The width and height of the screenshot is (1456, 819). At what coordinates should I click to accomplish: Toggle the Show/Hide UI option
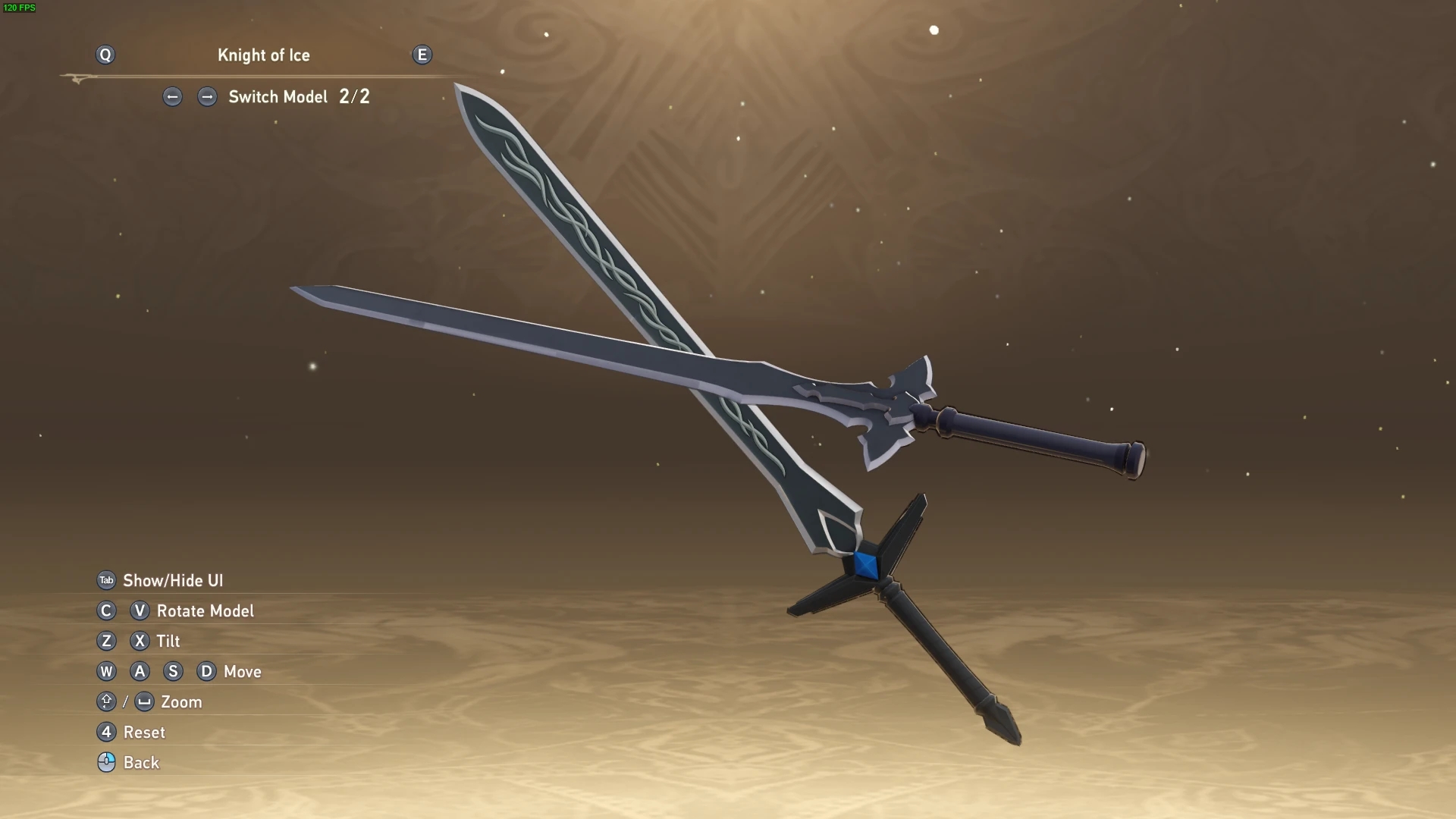coord(172,581)
